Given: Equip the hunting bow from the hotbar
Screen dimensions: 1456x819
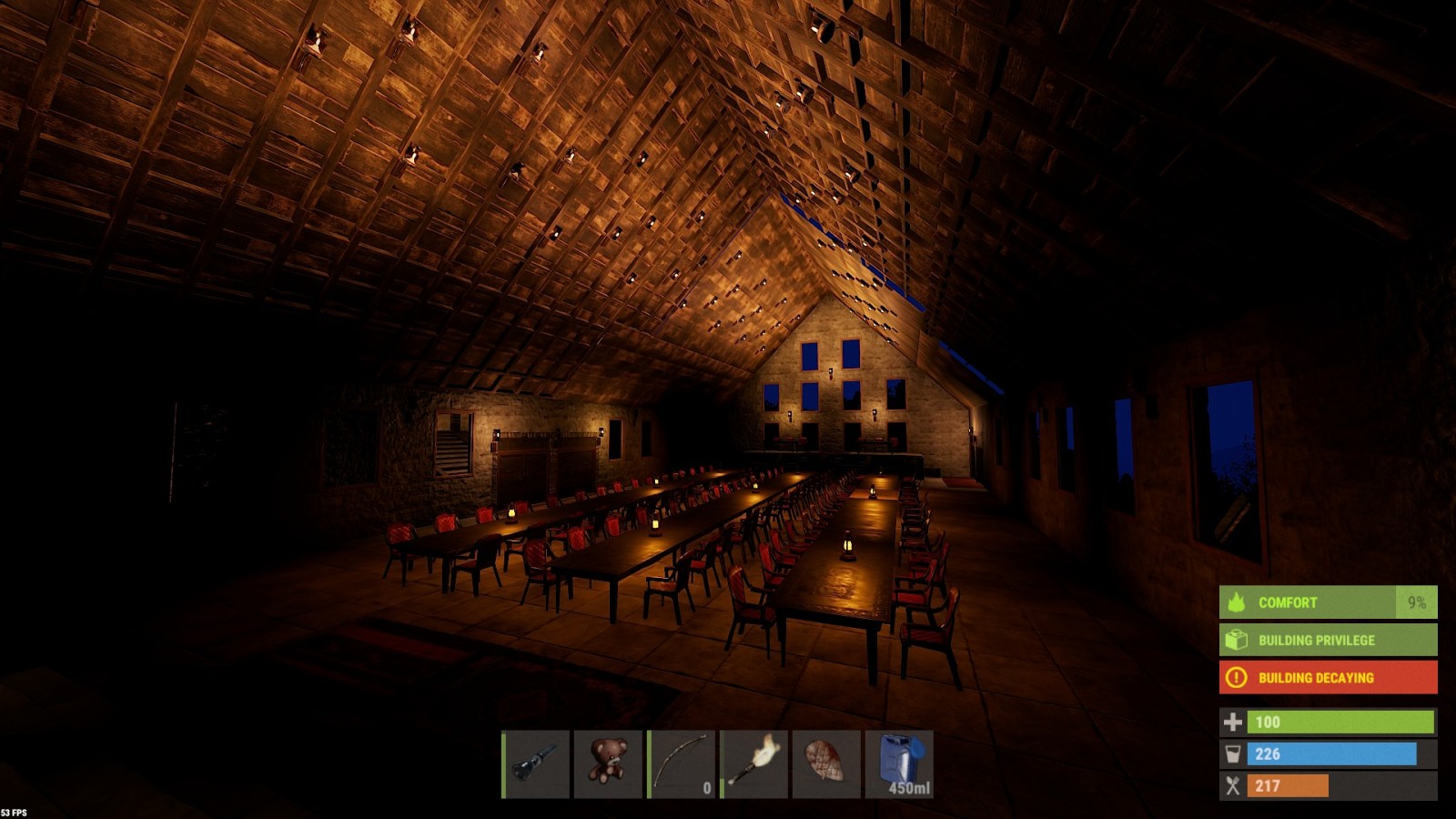Looking at the screenshot, I should point(682,763).
